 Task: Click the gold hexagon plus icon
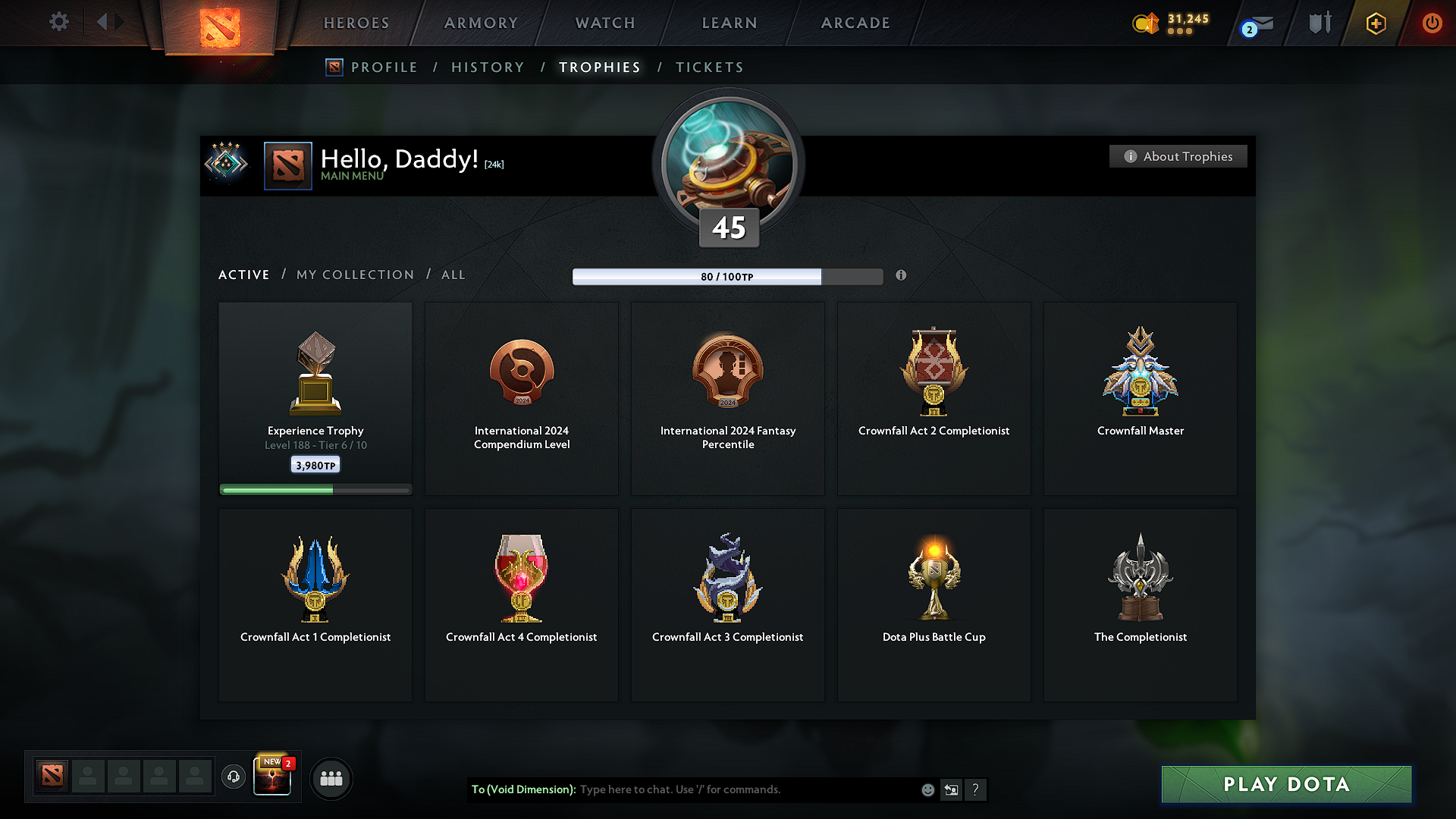click(1375, 24)
